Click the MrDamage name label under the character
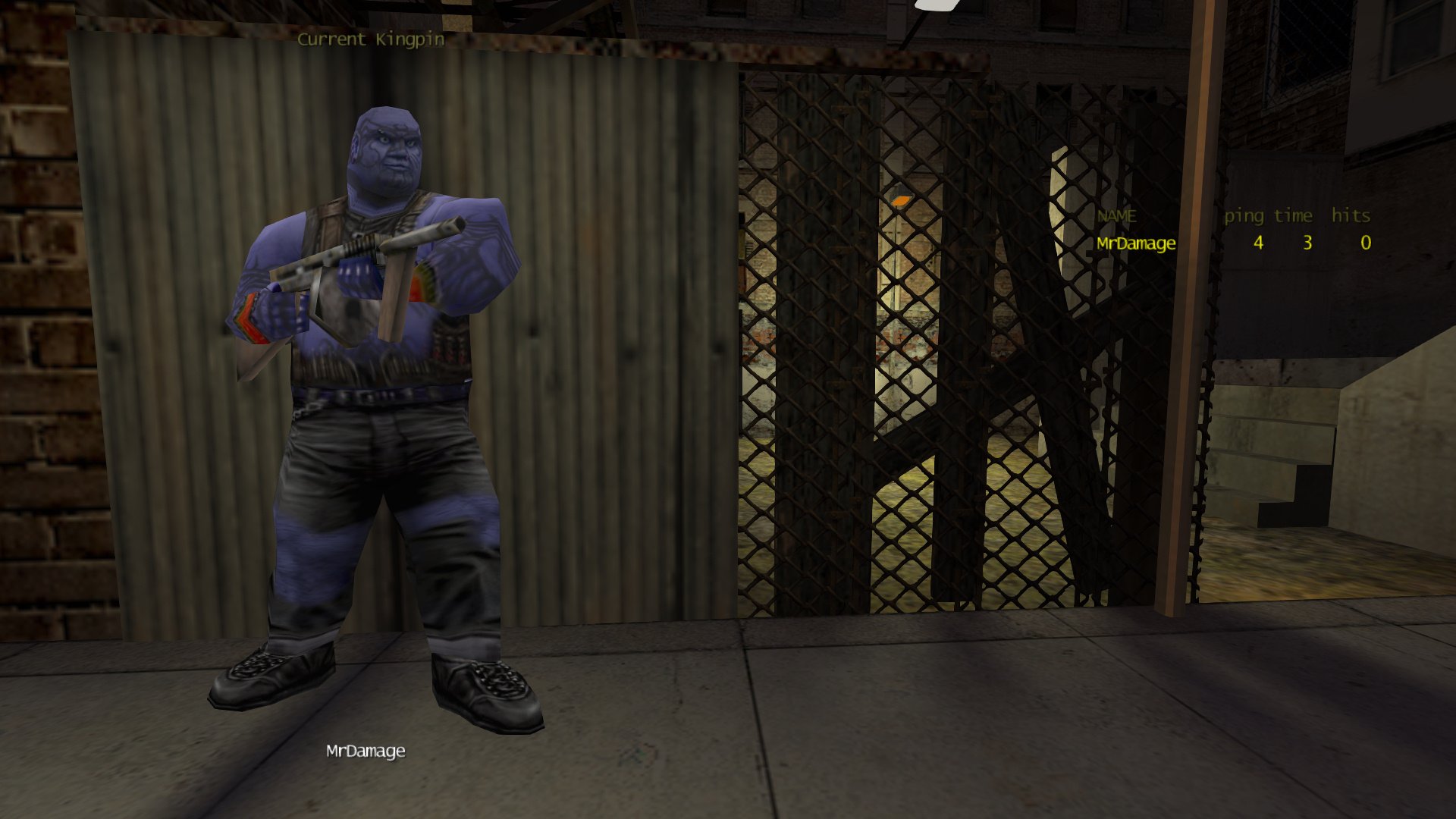 [x=366, y=751]
